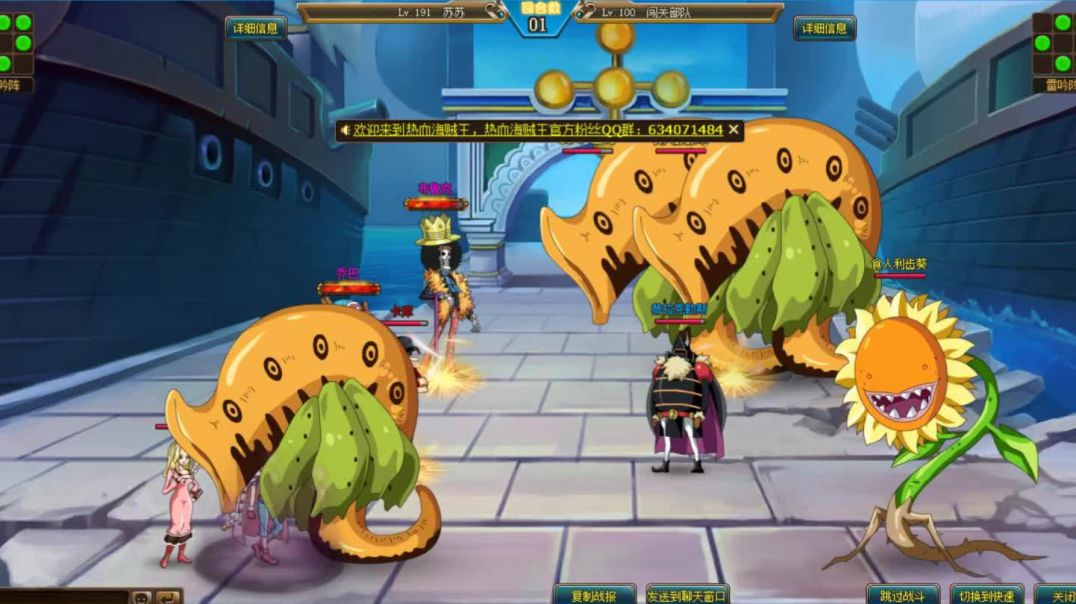
Task: Open the chat emoji picker
Action: pyautogui.click(x=142, y=597)
